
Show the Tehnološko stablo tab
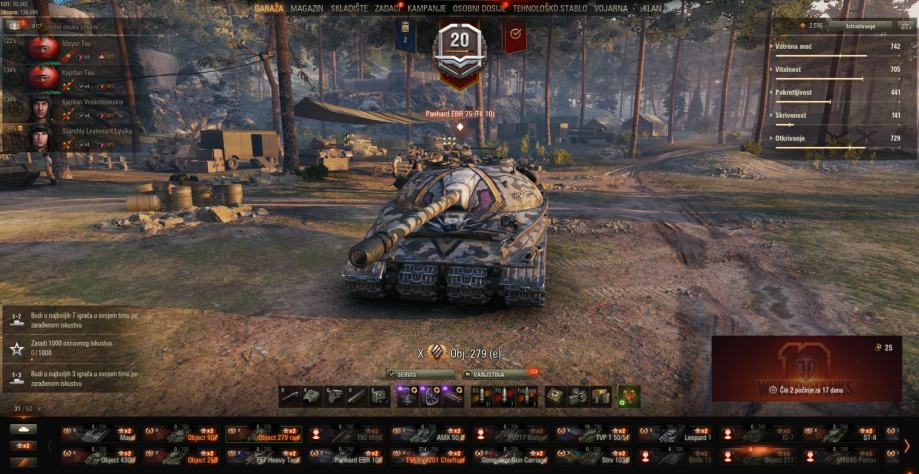pyautogui.click(x=549, y=8)
